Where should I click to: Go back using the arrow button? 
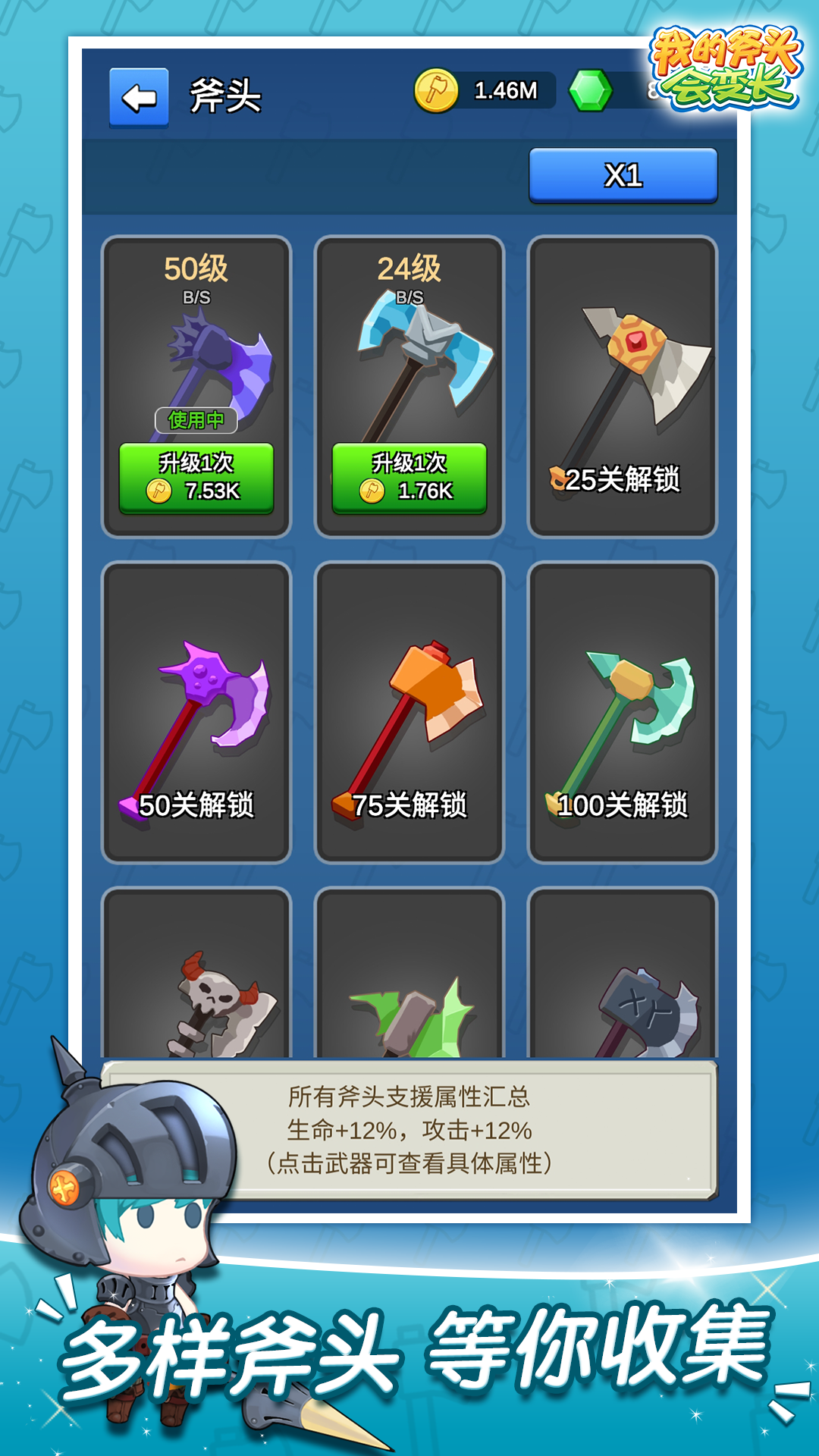pyautogui.click(x=139, y=98)
